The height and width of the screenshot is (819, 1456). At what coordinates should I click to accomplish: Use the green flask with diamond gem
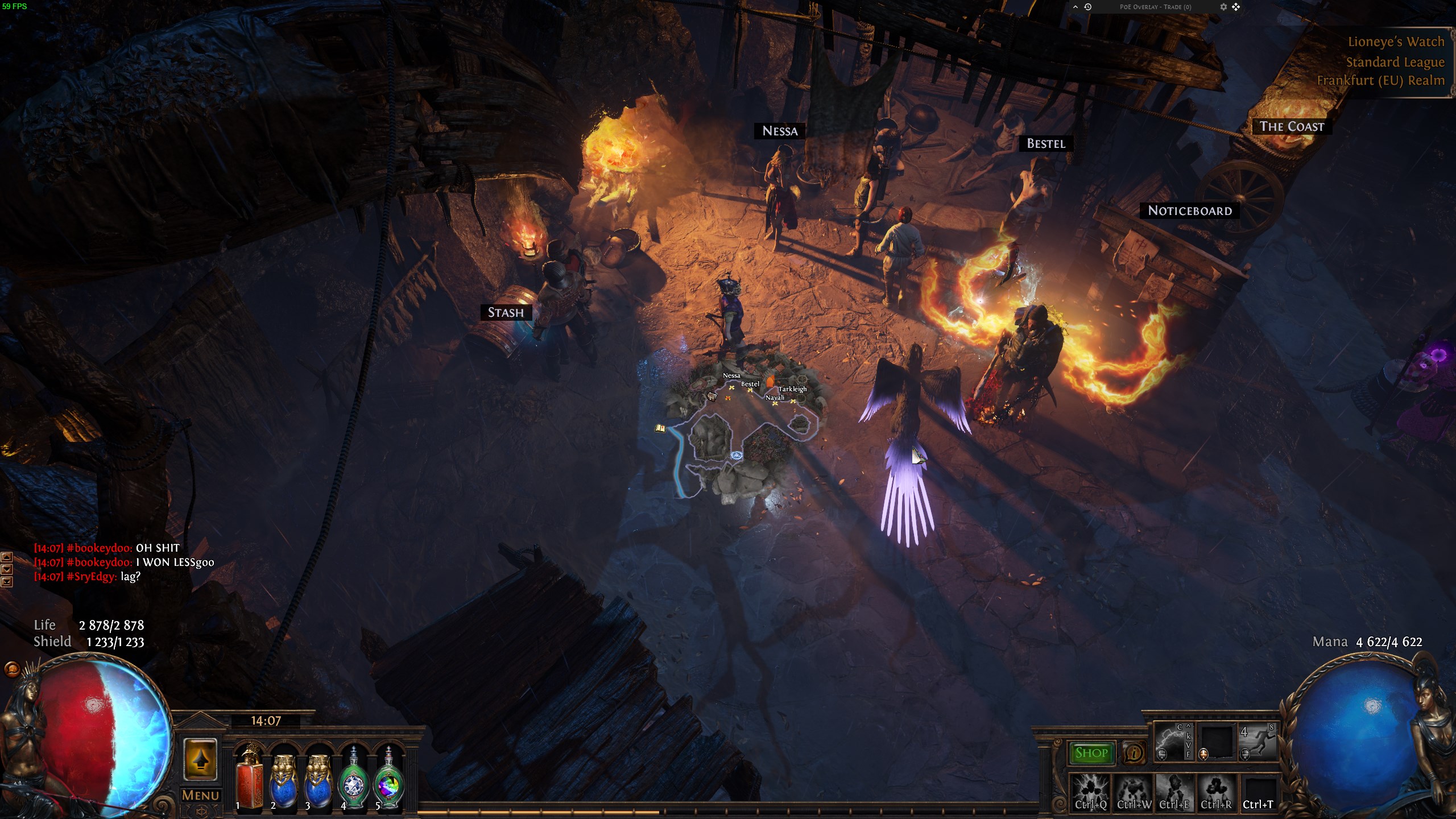point(354,780)
